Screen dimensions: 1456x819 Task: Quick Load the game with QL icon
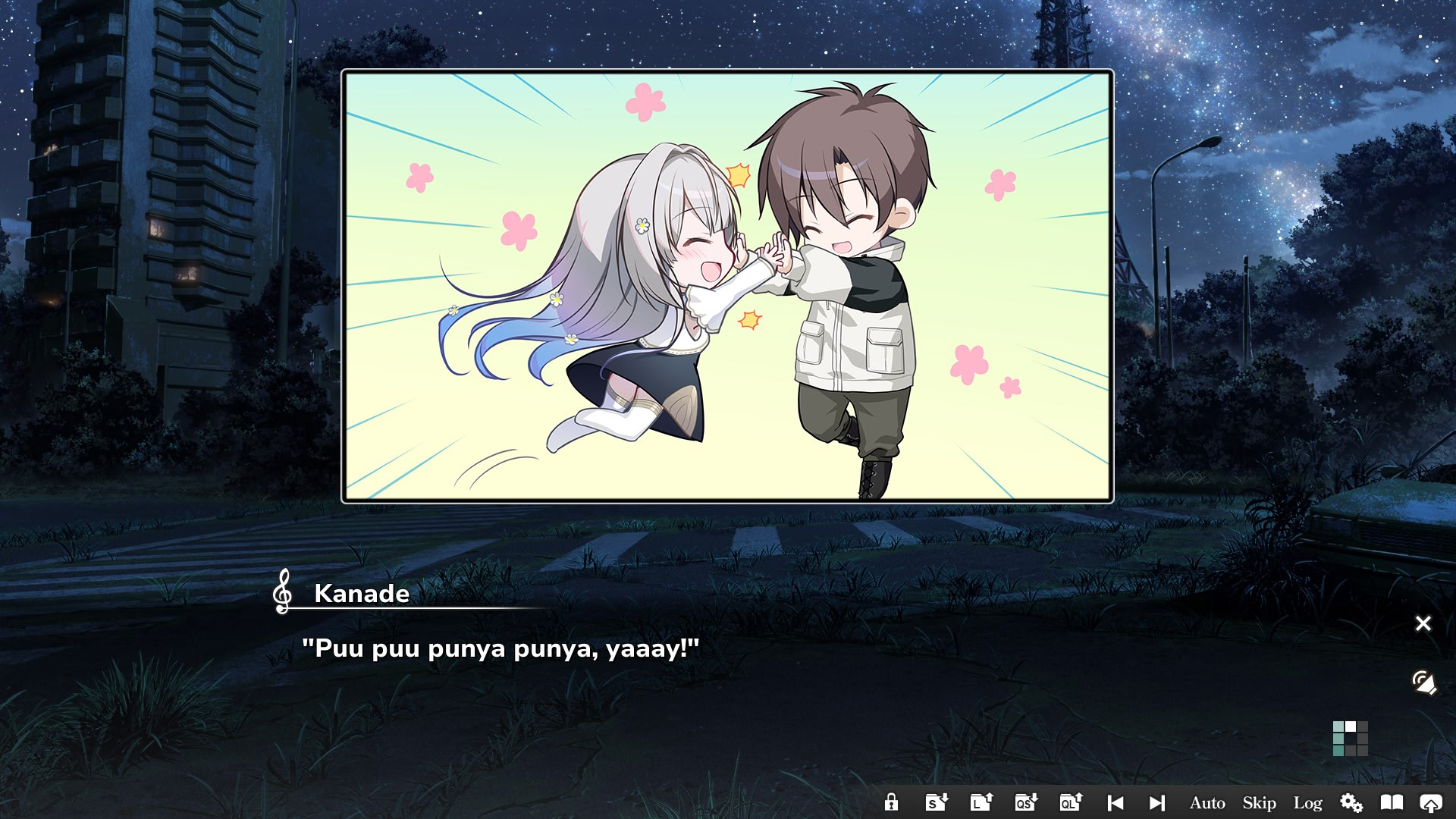1070,802
